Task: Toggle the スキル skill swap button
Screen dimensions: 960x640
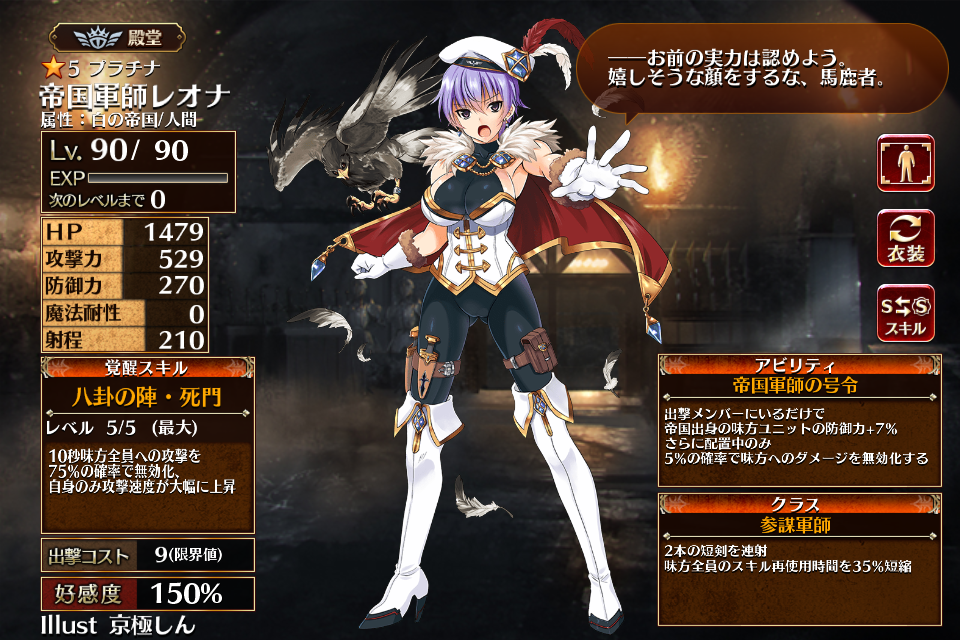Action: pyautogui.click(x=906, y=313)
